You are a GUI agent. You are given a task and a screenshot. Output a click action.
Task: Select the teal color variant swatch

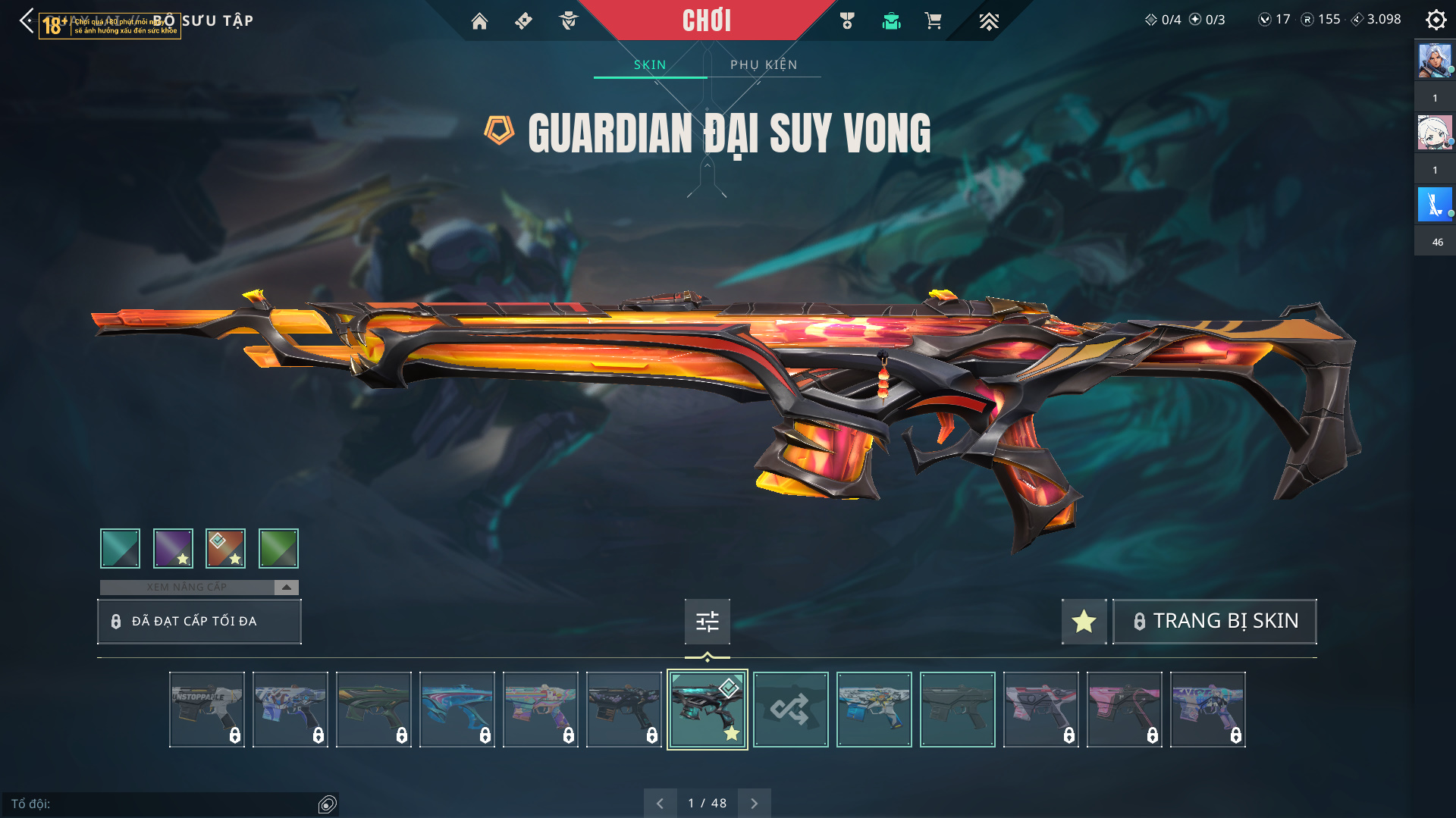click(120, 548)
